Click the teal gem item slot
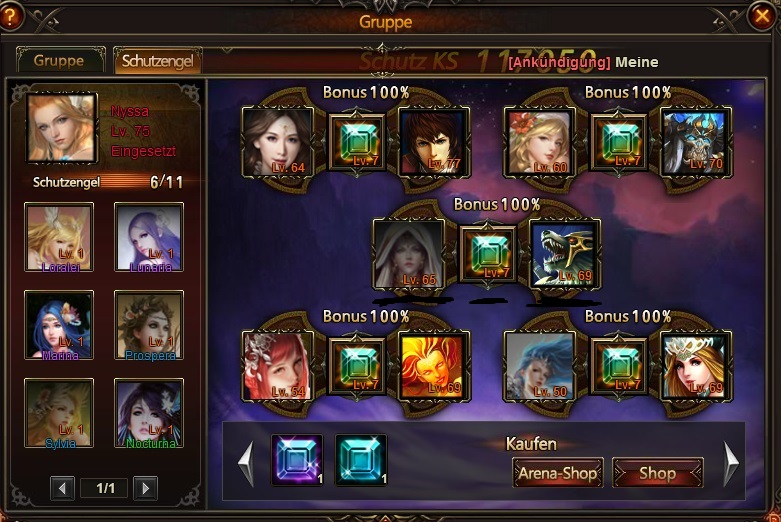Image resolution: width=781 pixels, height=522 pixels. point(361,460)
